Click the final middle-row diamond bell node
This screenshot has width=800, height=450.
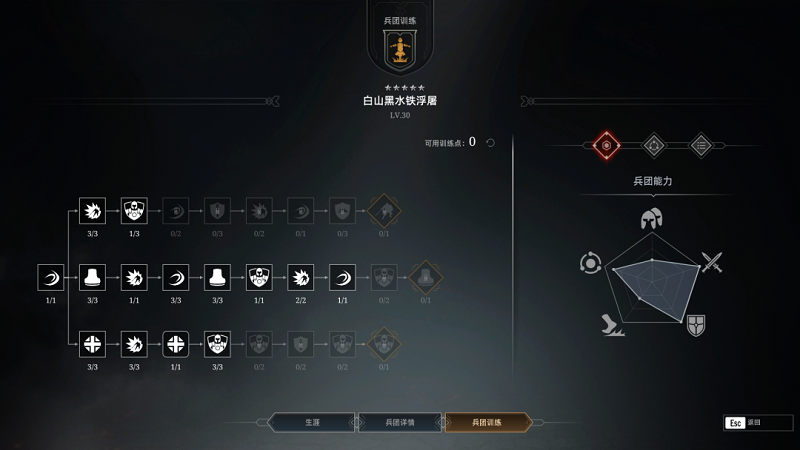(x=426, y=276)
